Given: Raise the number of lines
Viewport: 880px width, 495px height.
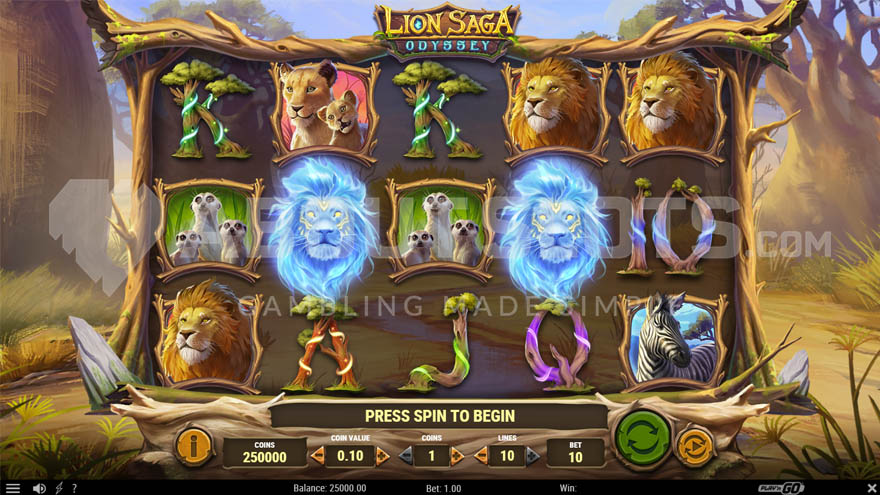Looking at the screenshot, I should tap(532, 456).
